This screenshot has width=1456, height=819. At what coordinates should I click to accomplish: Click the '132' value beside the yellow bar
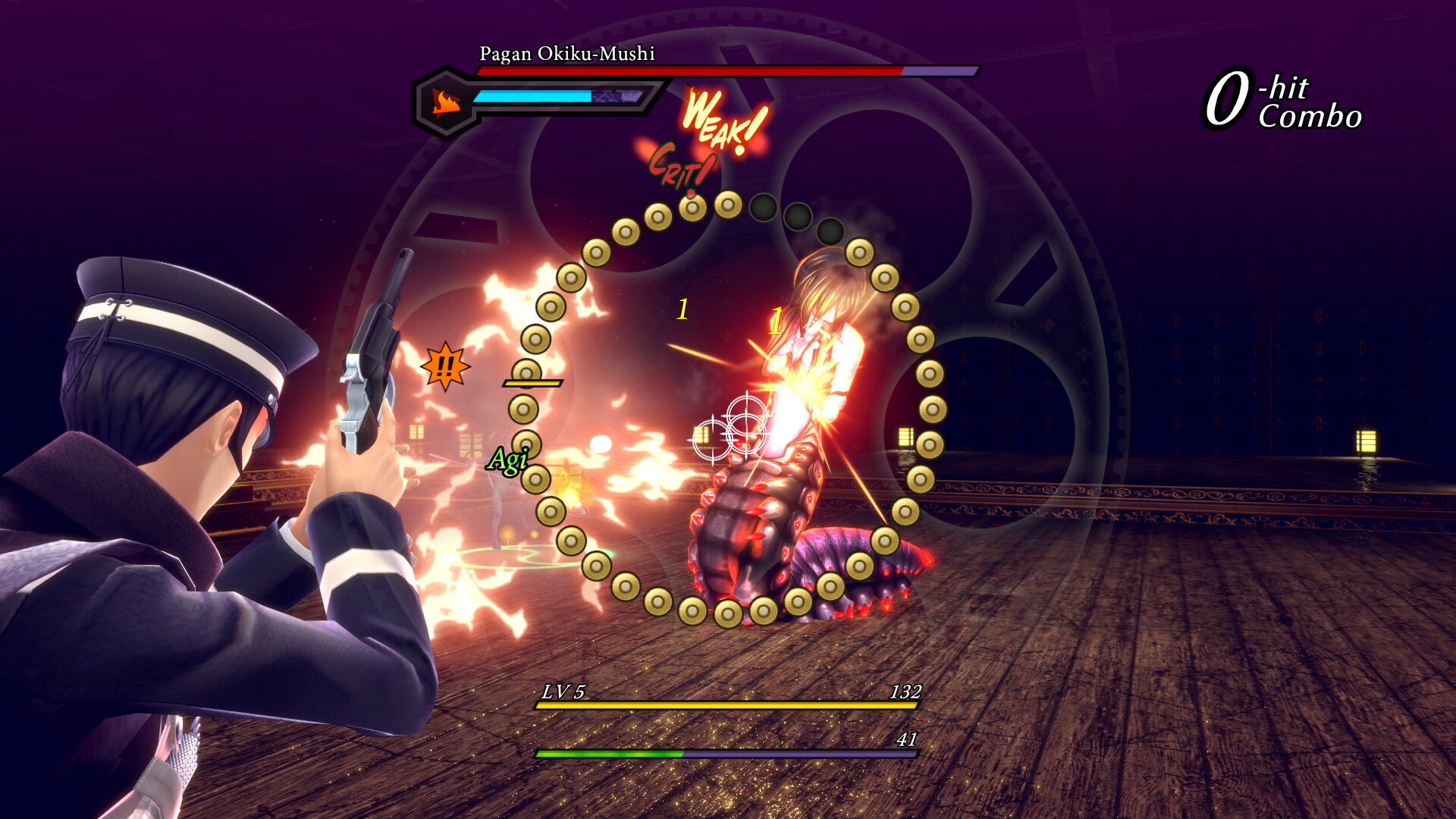click(x=908, y=692)
